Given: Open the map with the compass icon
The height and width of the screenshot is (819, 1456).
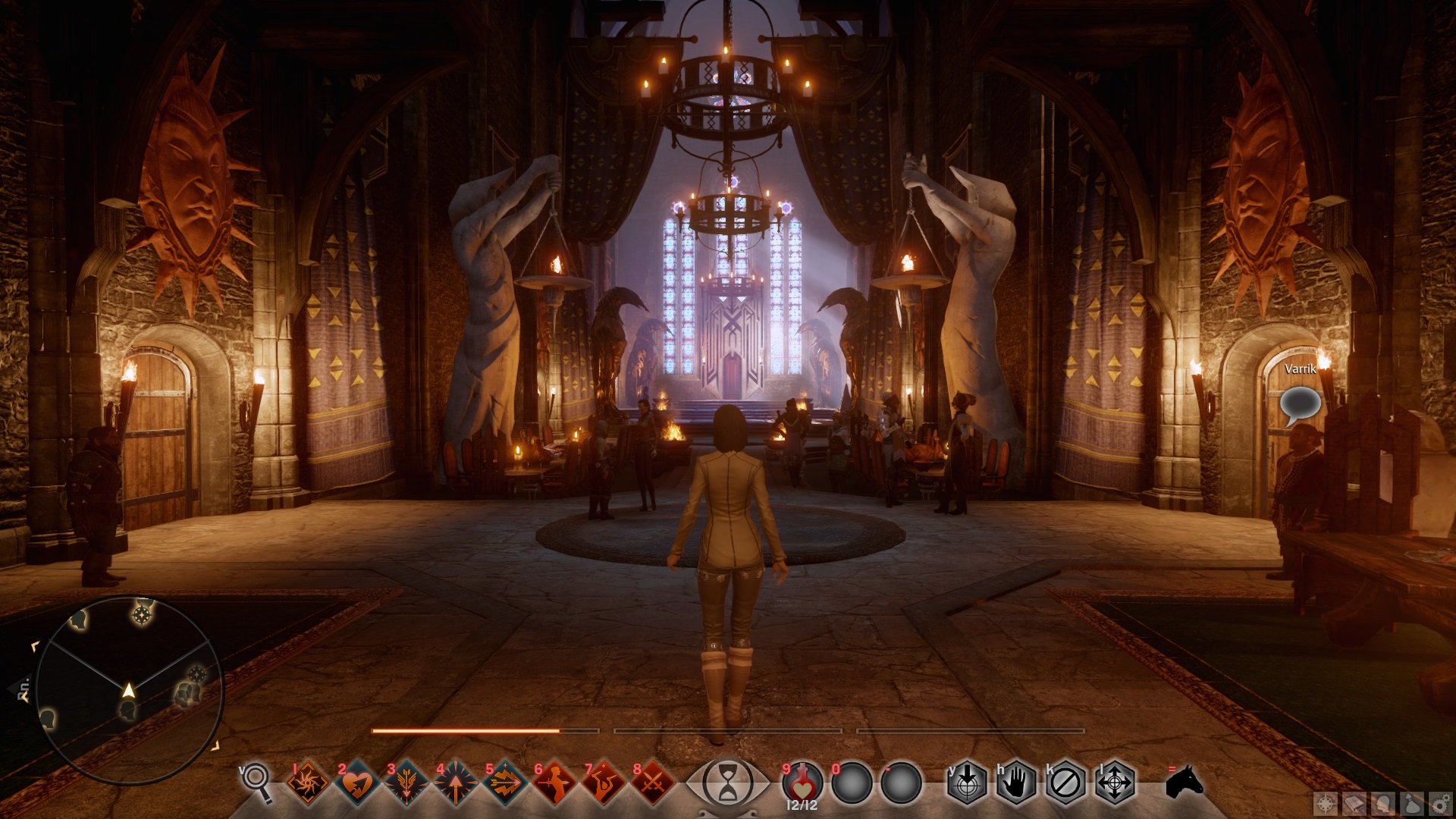Looking at the screenshot, I should (1326, 804).
